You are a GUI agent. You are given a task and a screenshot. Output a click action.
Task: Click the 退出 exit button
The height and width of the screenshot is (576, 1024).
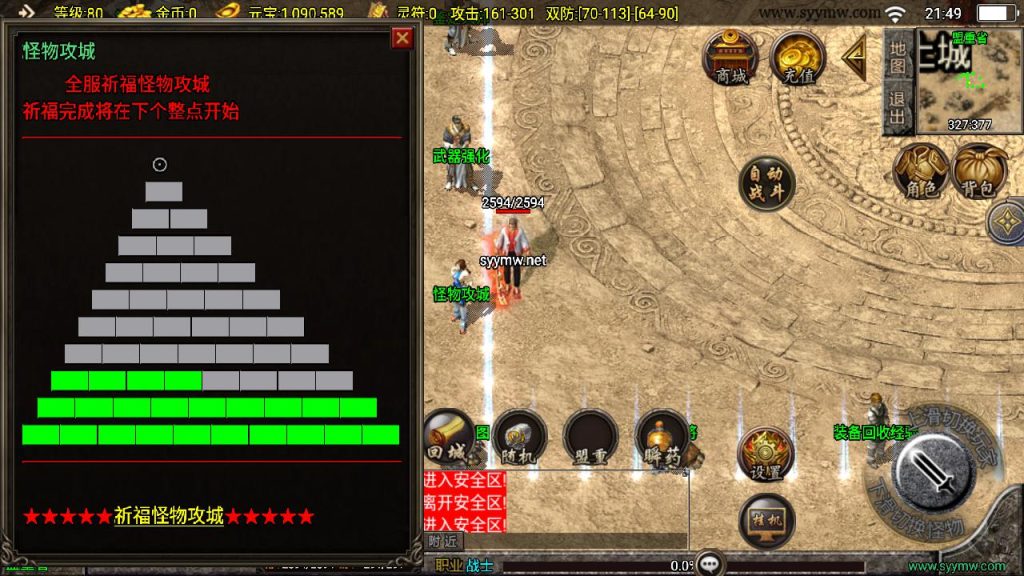898,108
